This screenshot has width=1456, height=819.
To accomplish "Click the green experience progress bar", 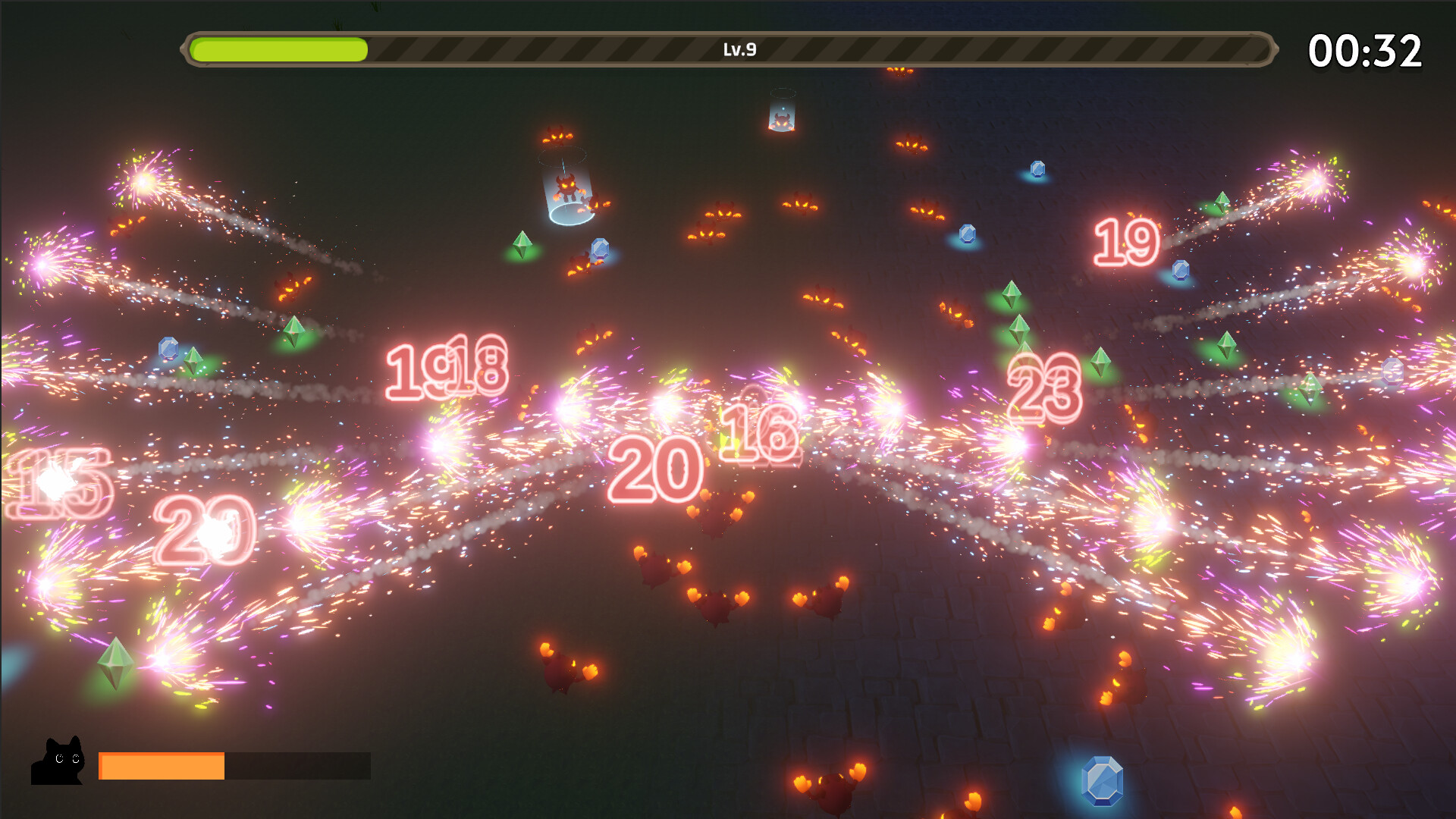I will [278, 49].
